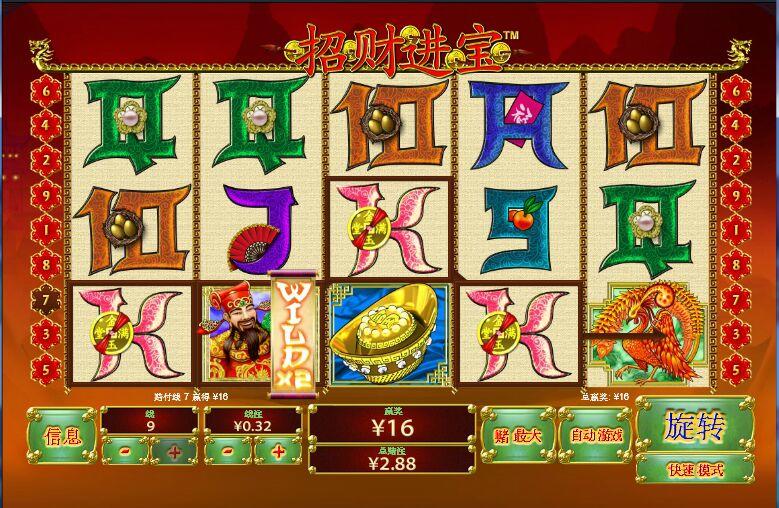Toggle 快速模式 turbo mode

pyautogui.click(x=694, y=469)
